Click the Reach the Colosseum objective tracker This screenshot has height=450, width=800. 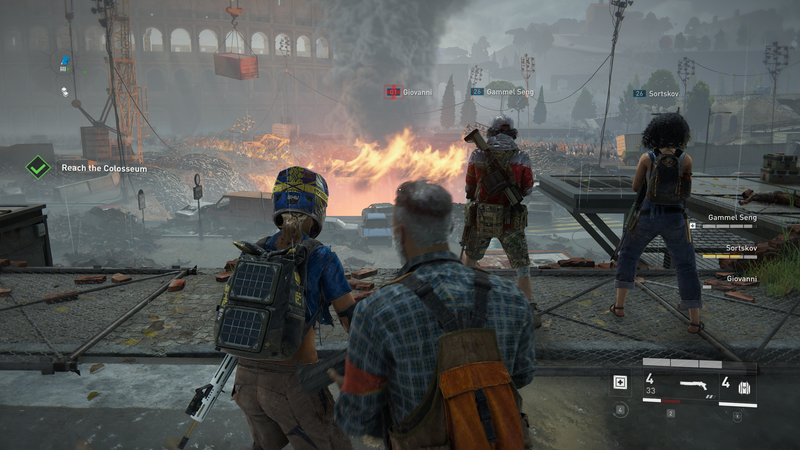point(104,168)
